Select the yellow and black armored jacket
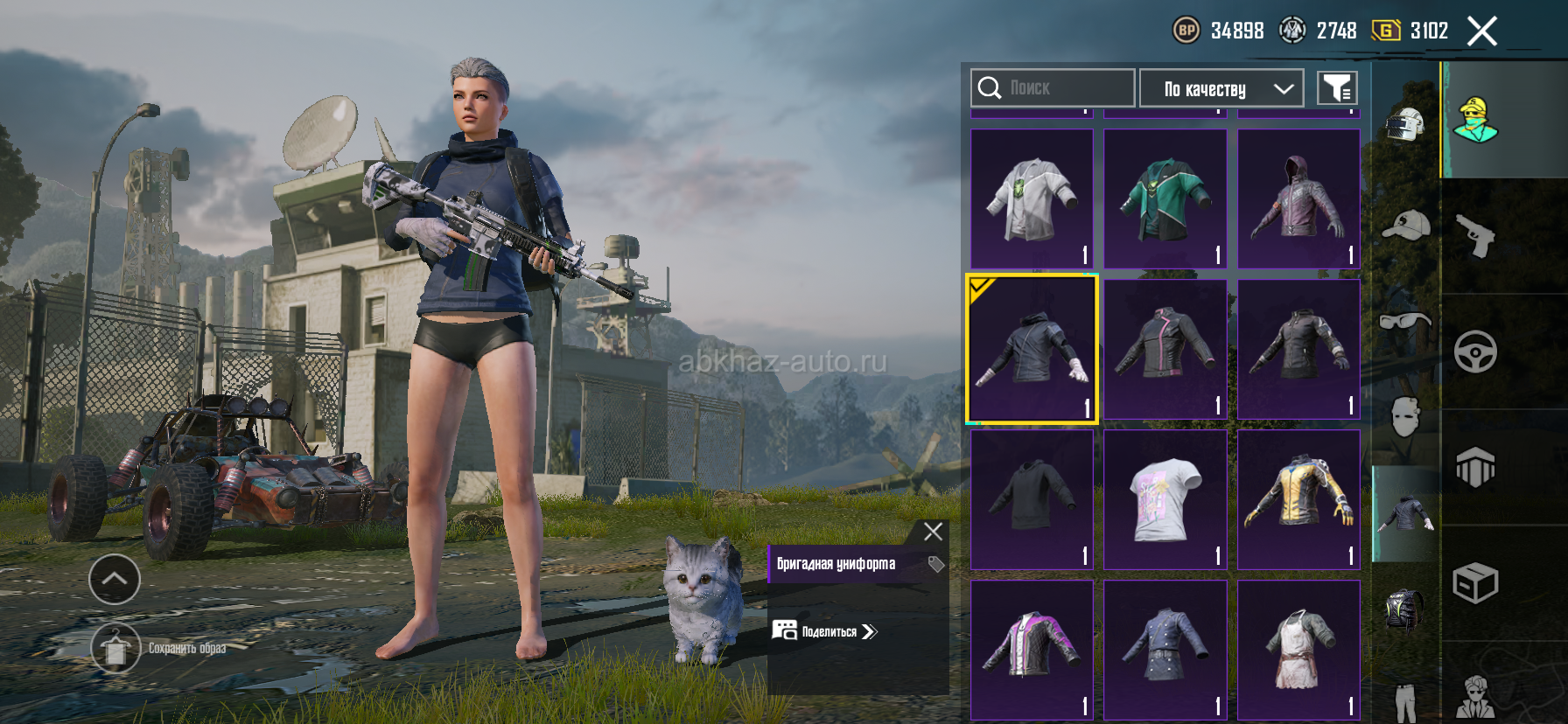This screenshot has width=1568, height=724. (x=1298, y=499)
